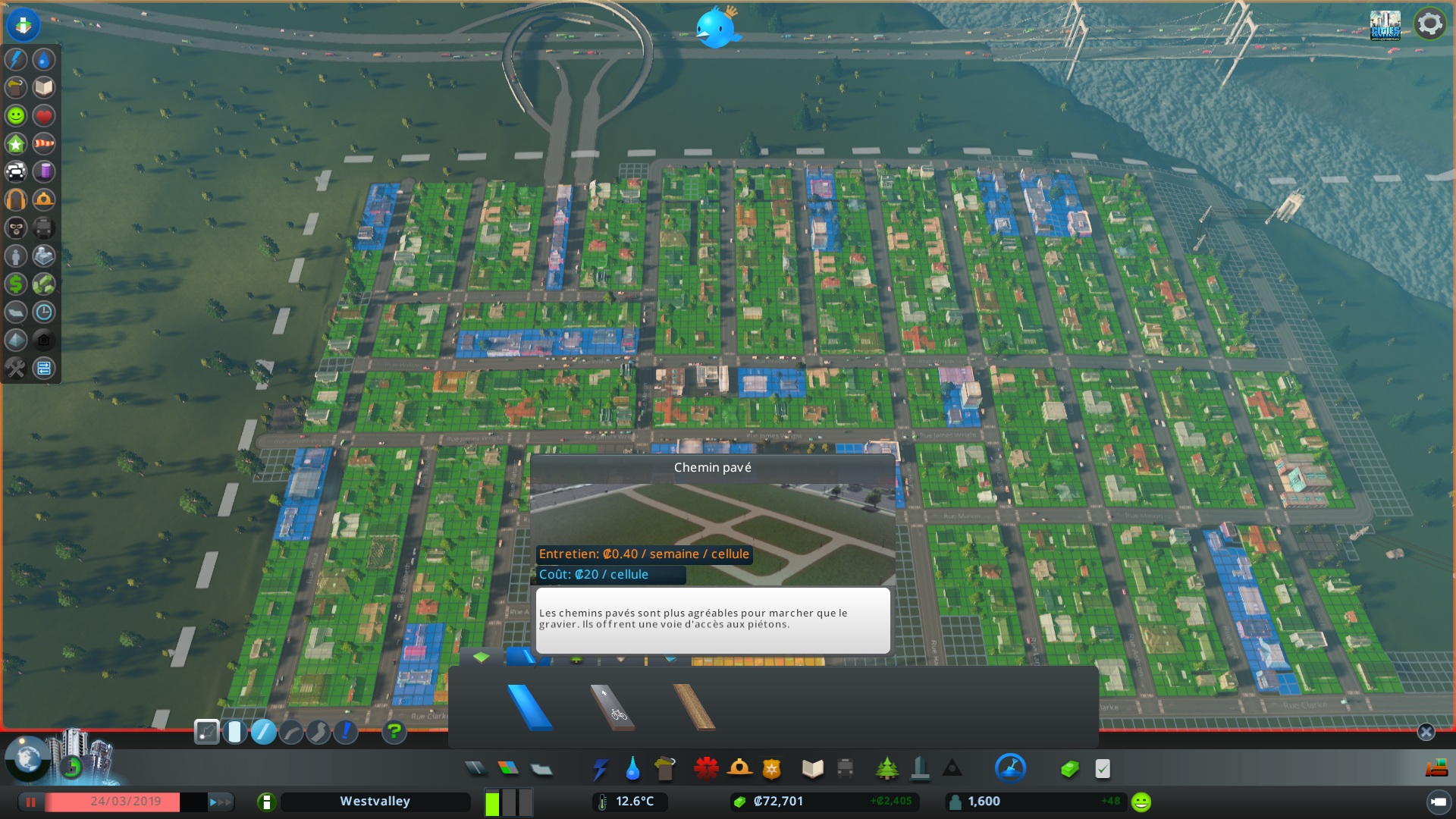Open the parks and recreation panel

pos(886,768)
